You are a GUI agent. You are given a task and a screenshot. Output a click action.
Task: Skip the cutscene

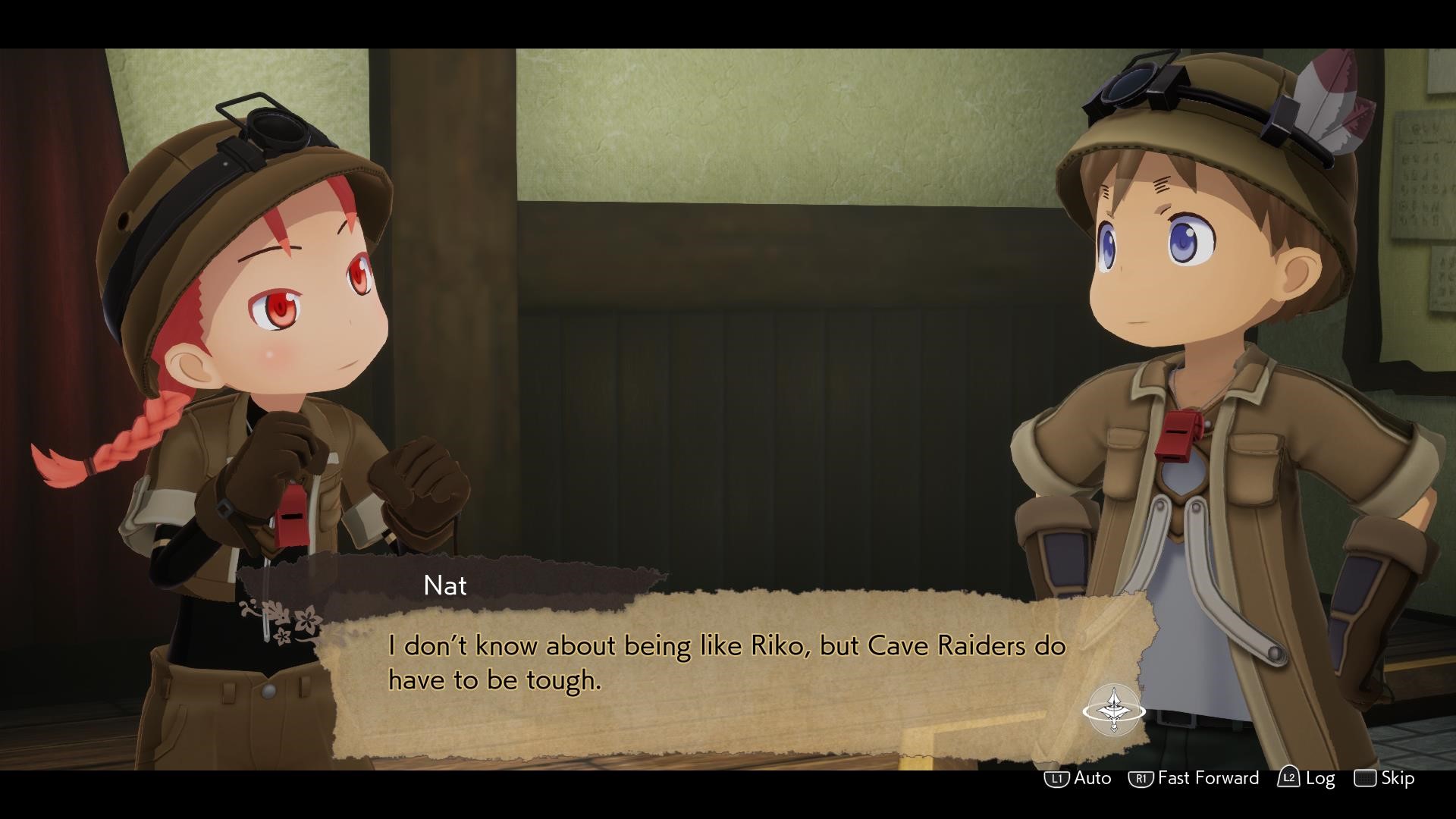tap(1385, 778)
